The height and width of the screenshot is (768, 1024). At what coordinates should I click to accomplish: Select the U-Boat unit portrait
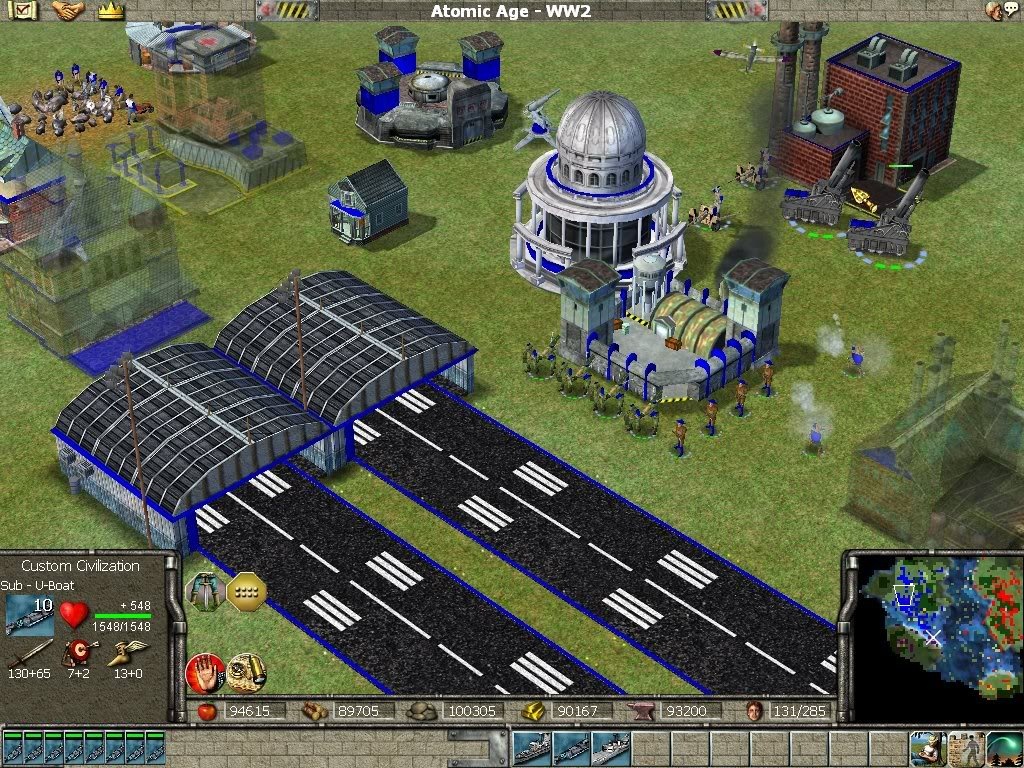[x=30, y=615]
